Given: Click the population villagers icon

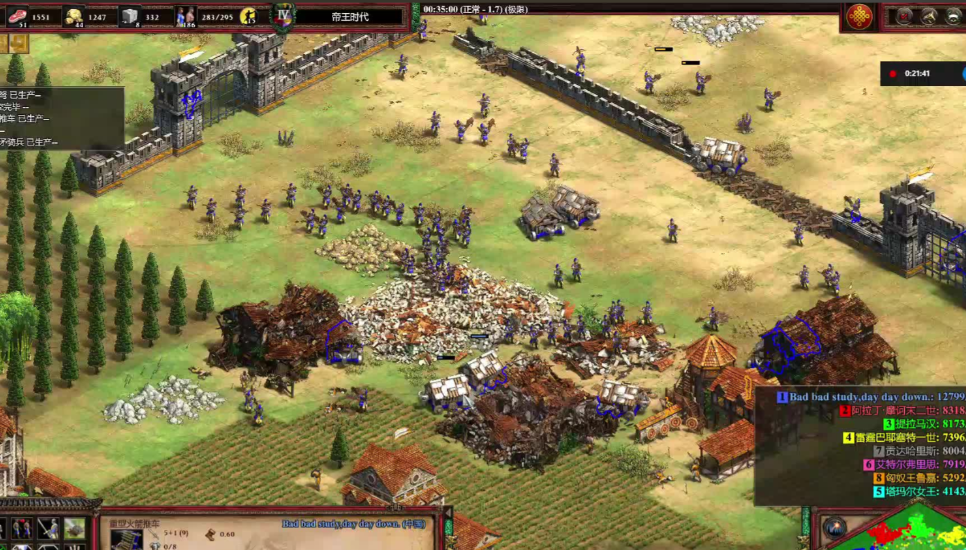Looking at the screenshot, I should (x=186, y=16).
